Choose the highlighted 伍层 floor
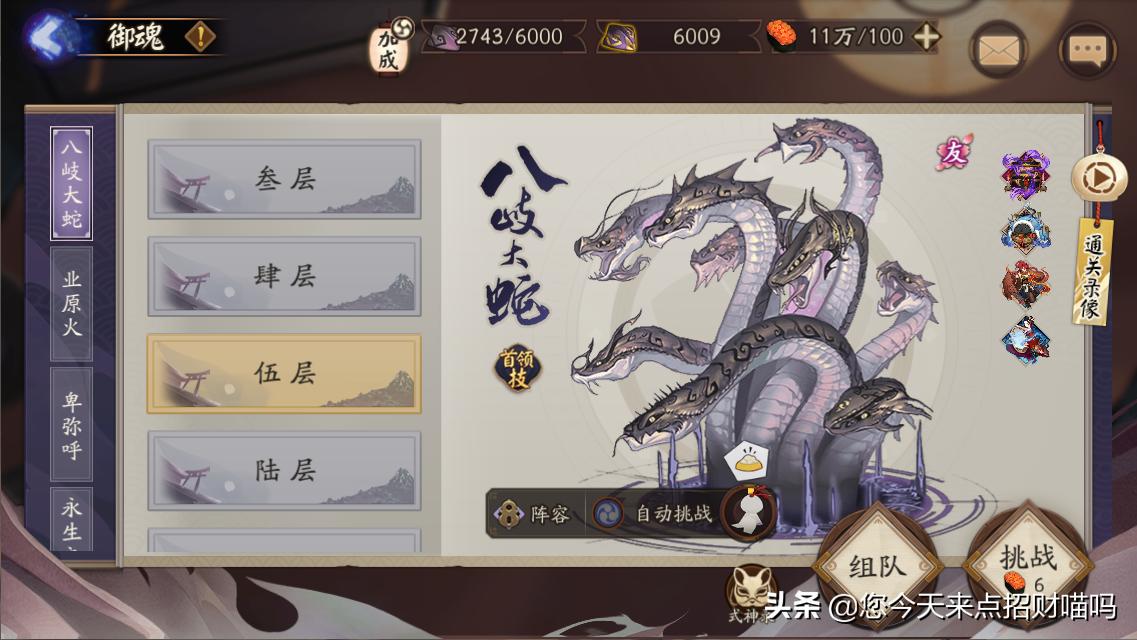Screen dimensions: 1137x640 pyautogui.click(x=284, y=373)
